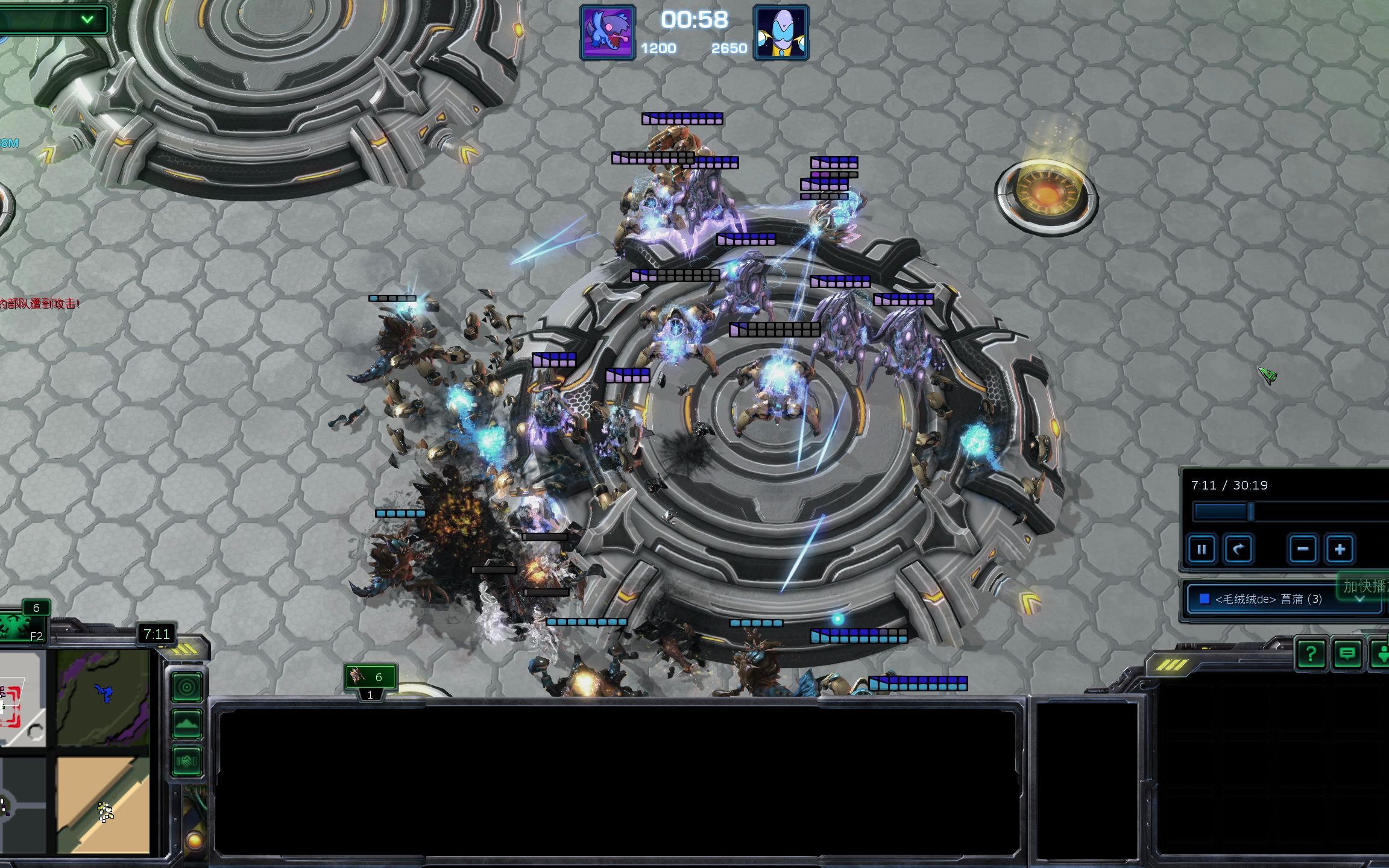The height and width of the screenshot is (868, 1389).
Task: Click the replay rewind arrow button
Action: click(1238, 550)
